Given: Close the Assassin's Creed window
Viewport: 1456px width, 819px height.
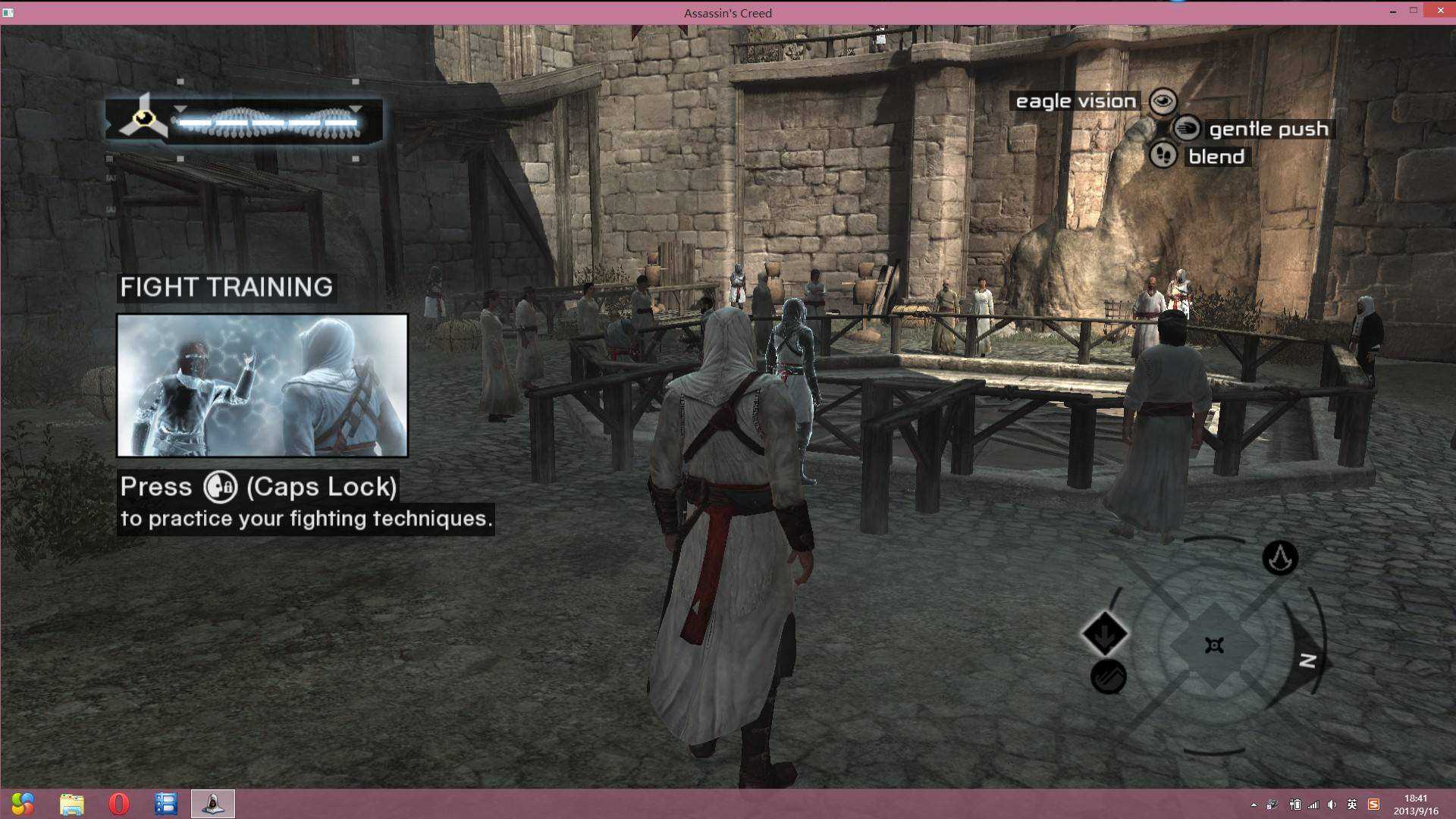Looking at the screenshot, I should (1439, 11).
